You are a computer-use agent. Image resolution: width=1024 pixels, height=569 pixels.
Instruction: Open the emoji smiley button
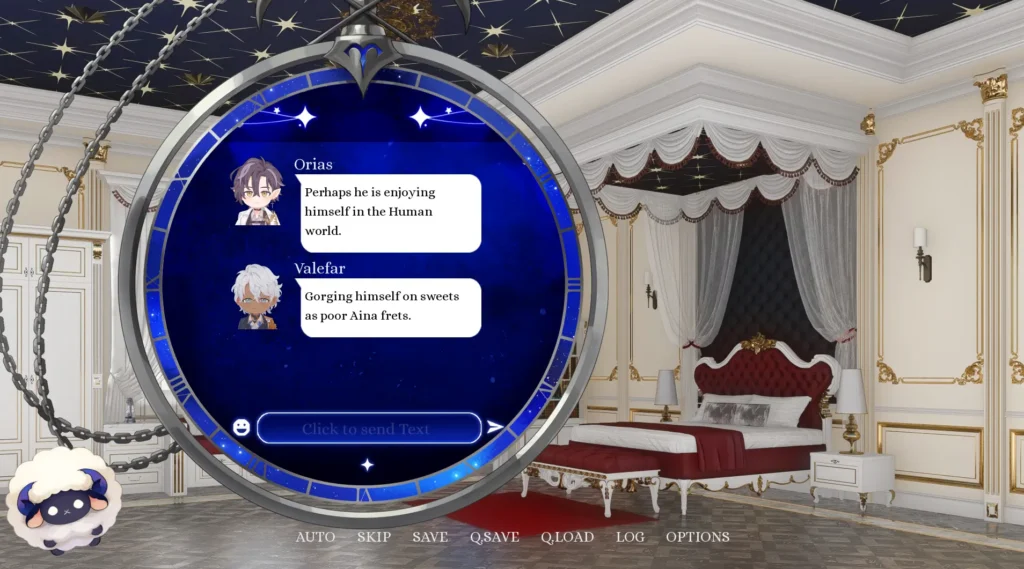241,427
